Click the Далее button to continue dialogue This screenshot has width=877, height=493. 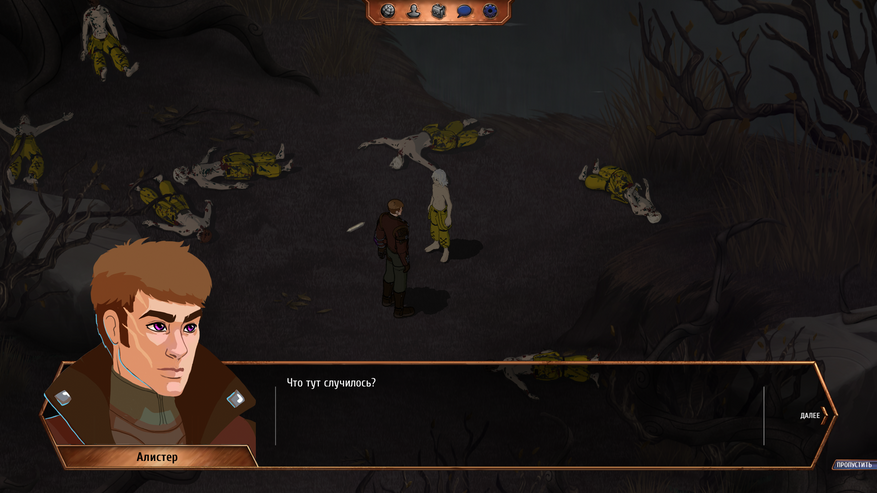813,415
